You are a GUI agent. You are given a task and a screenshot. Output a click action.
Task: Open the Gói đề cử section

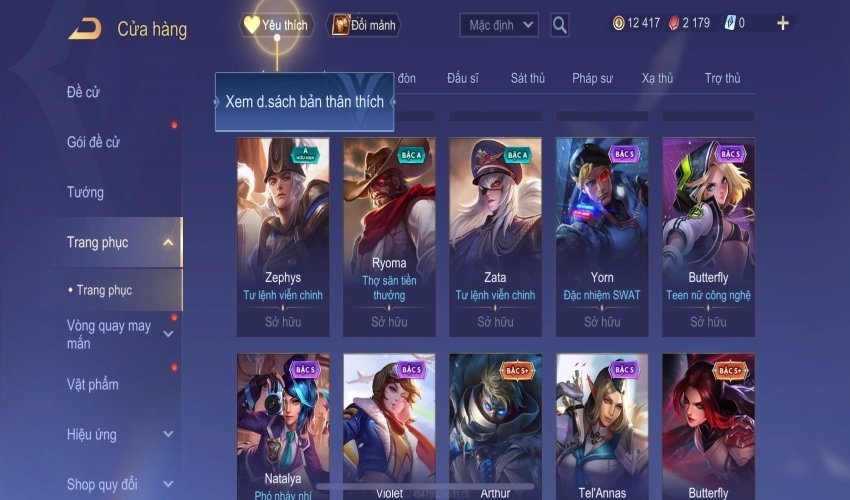[x=93, y=142]
